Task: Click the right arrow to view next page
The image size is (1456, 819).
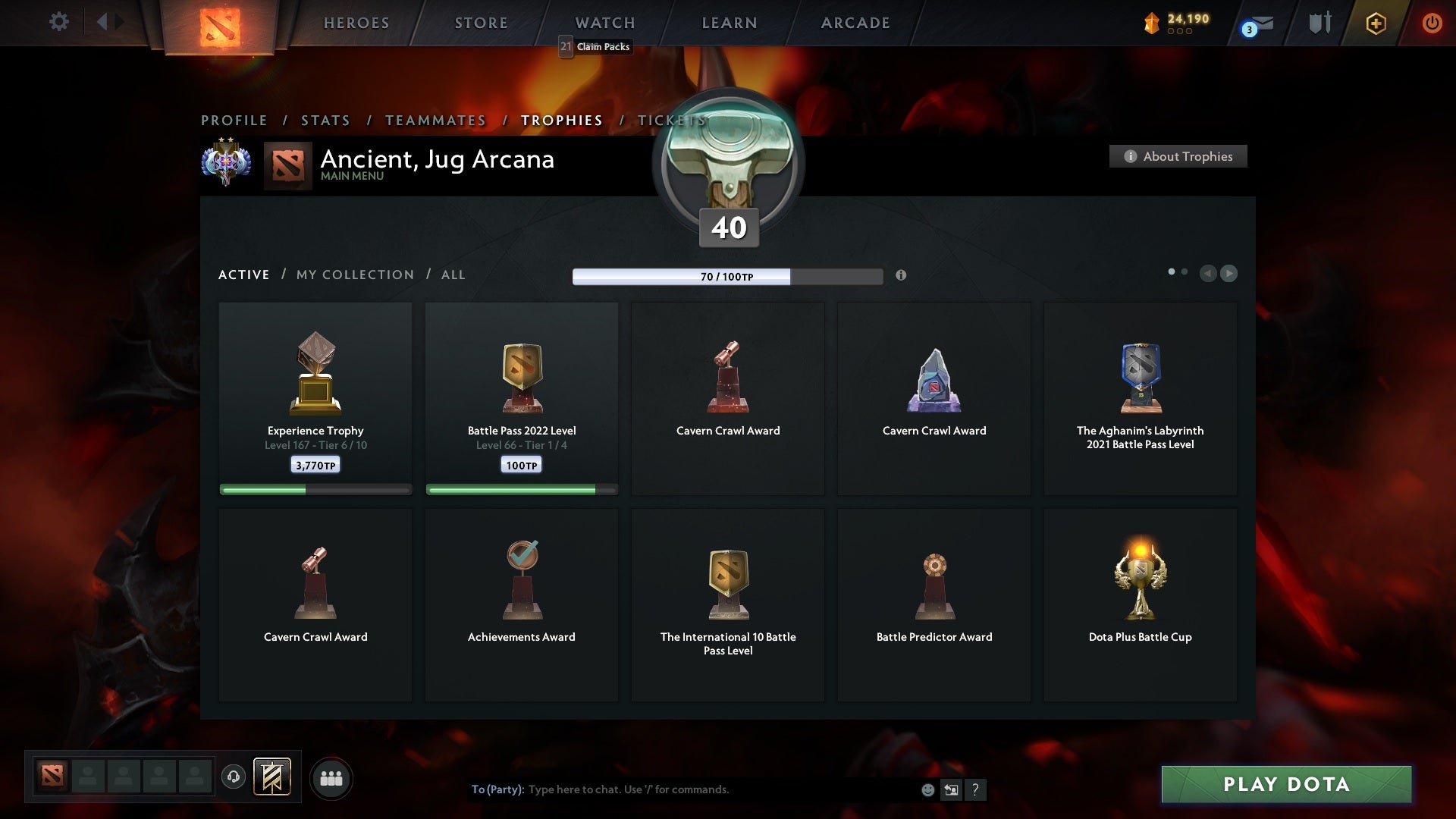Action: [x=1228, y=274]
